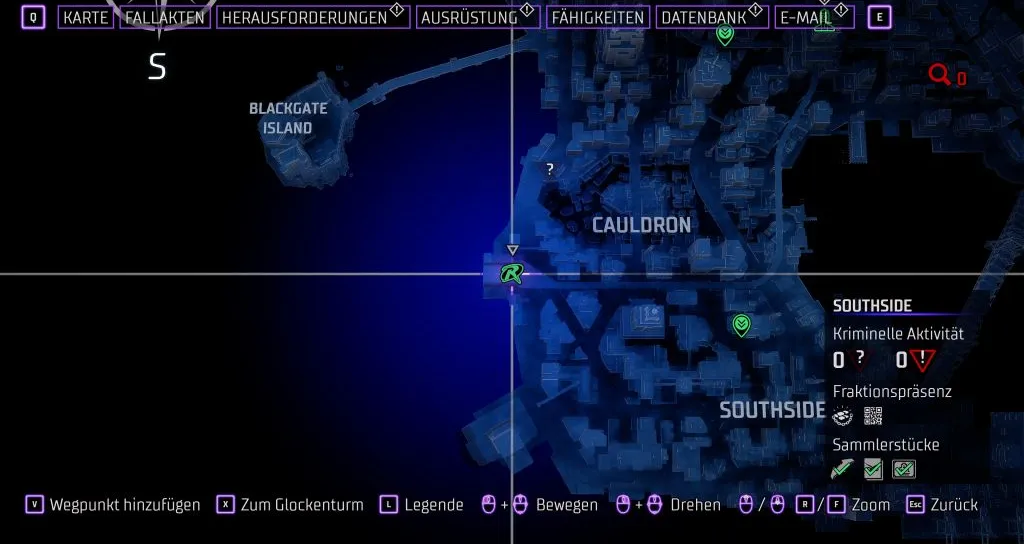Screen dimensions: 1024x544
Task: Click the red magnifying glass clue counter
Action: point(940,75)
